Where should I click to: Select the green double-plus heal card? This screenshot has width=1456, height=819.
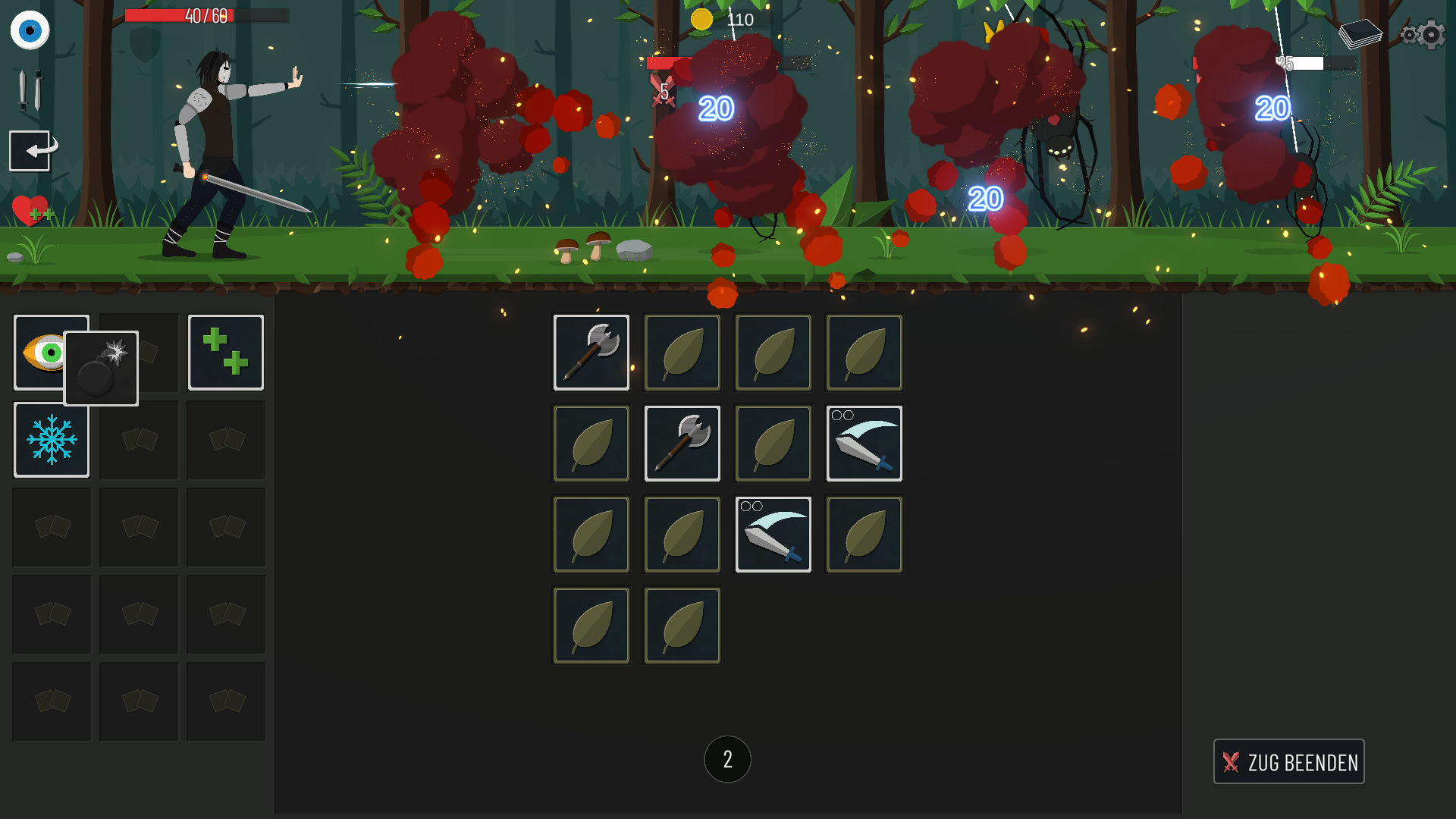point(225,352)
